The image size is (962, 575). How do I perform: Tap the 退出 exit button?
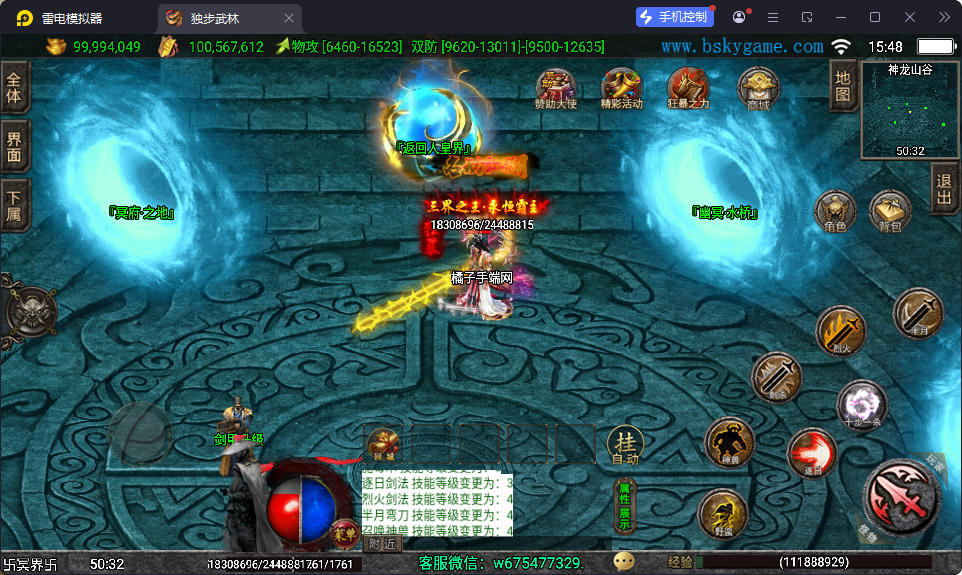pos(944,190)
